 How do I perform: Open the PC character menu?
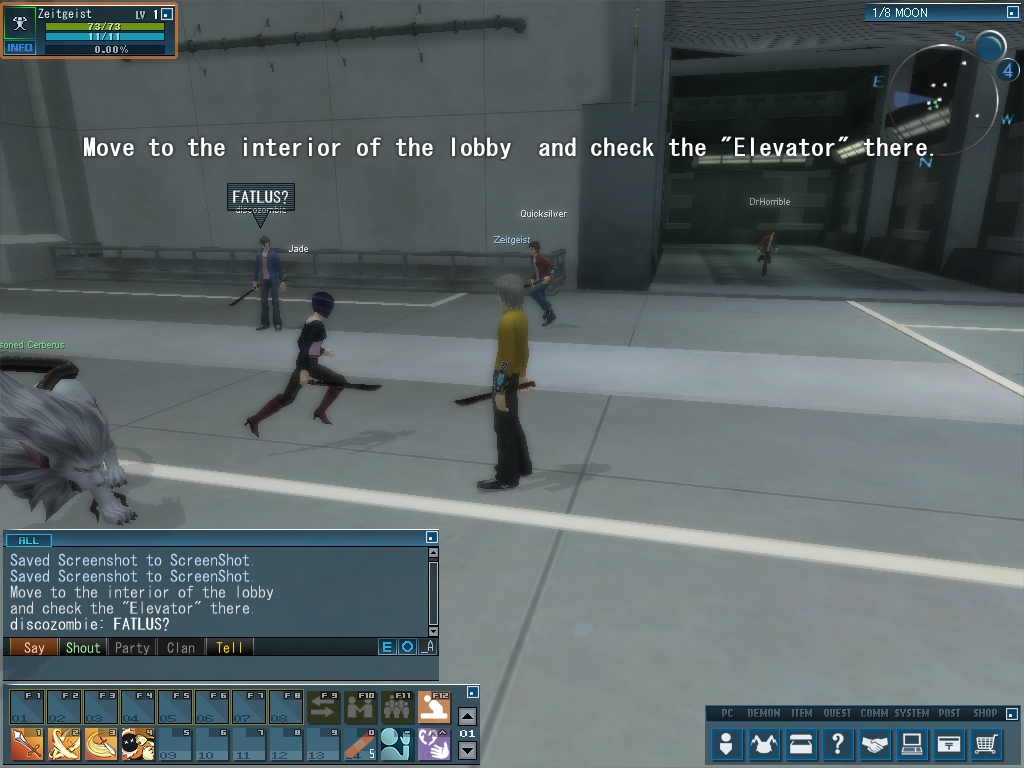pos(727,744)
